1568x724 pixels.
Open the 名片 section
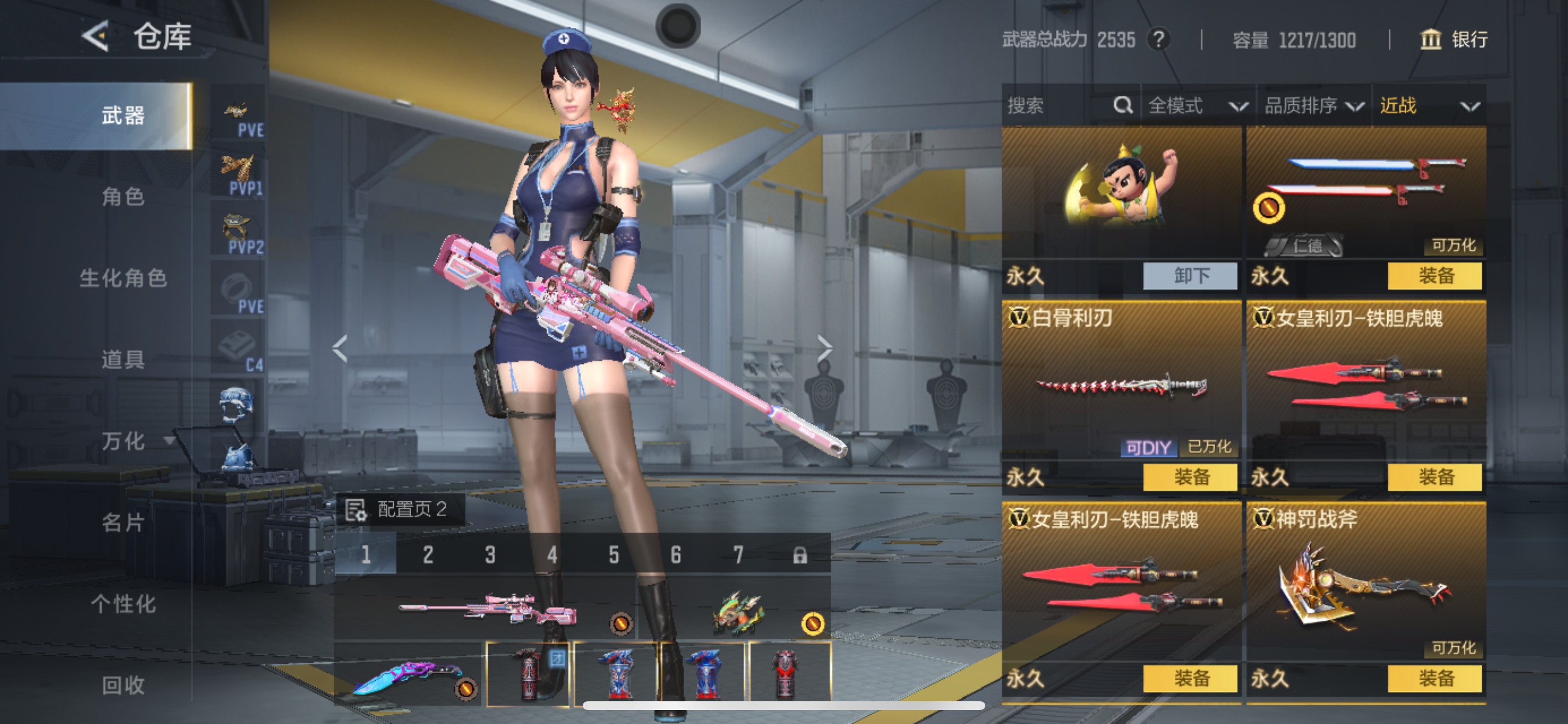click(x=123, y=522)
